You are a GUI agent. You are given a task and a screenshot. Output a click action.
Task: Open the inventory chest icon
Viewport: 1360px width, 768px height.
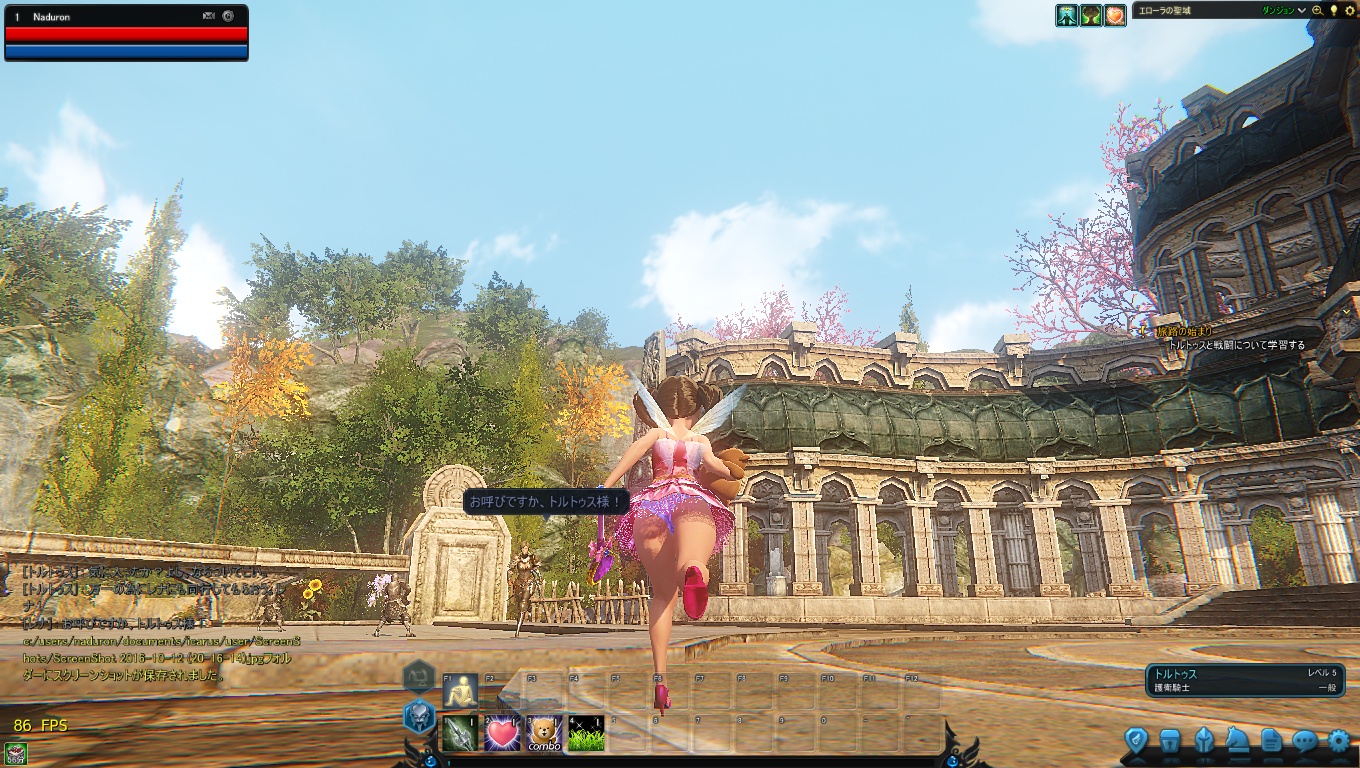[x=1169, y=741]
